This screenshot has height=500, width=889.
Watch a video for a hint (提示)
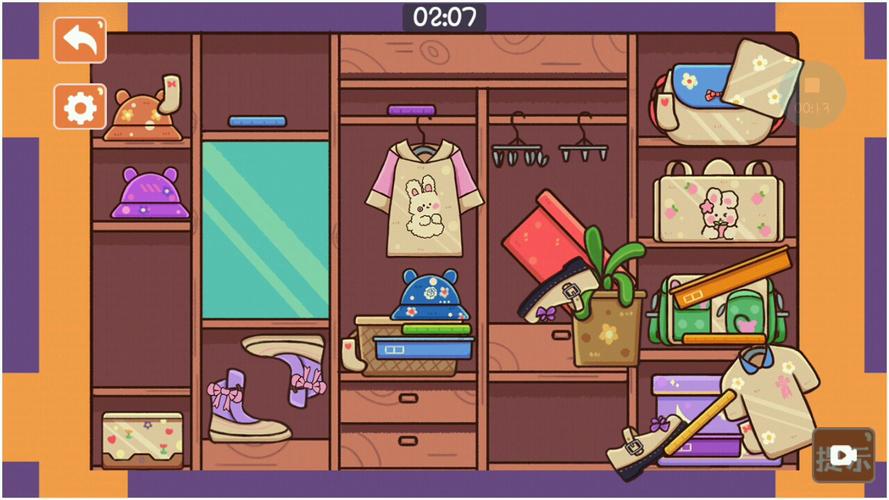click(x=843, y=456)
